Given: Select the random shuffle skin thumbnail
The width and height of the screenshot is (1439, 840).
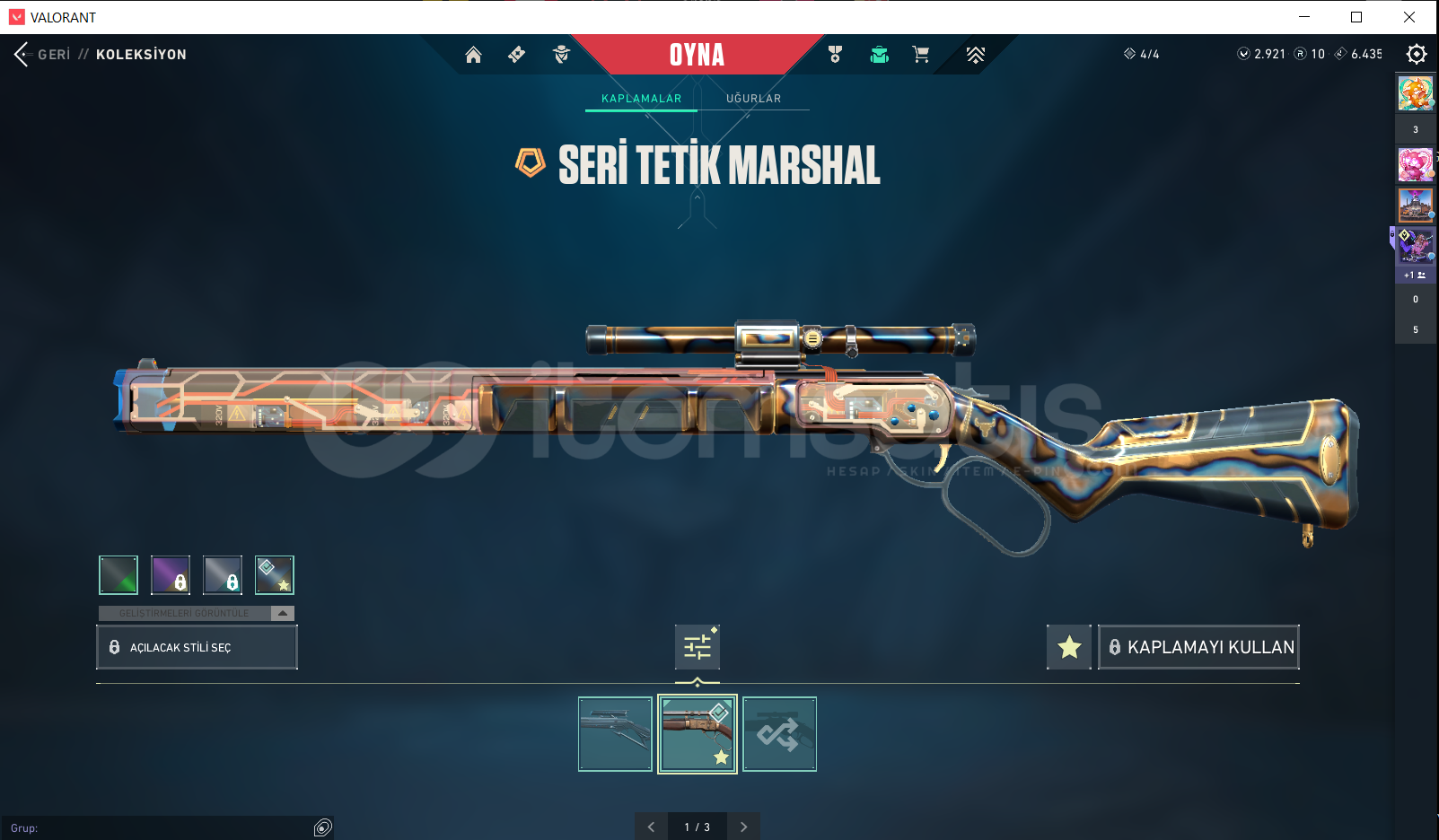Looking at the screenshot, I should 779,734.
